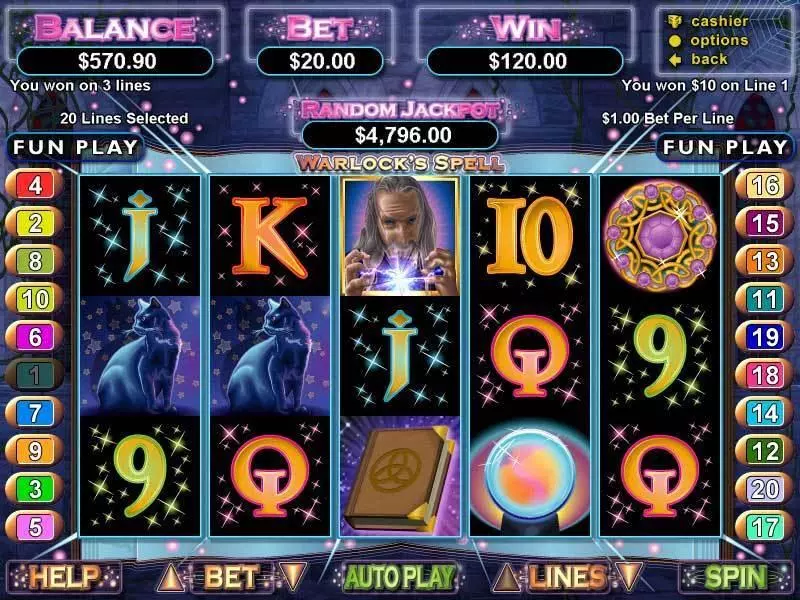Choose payline number 16 marker
The width and height of the screenshot is (800, 600).
click(765, 186)
